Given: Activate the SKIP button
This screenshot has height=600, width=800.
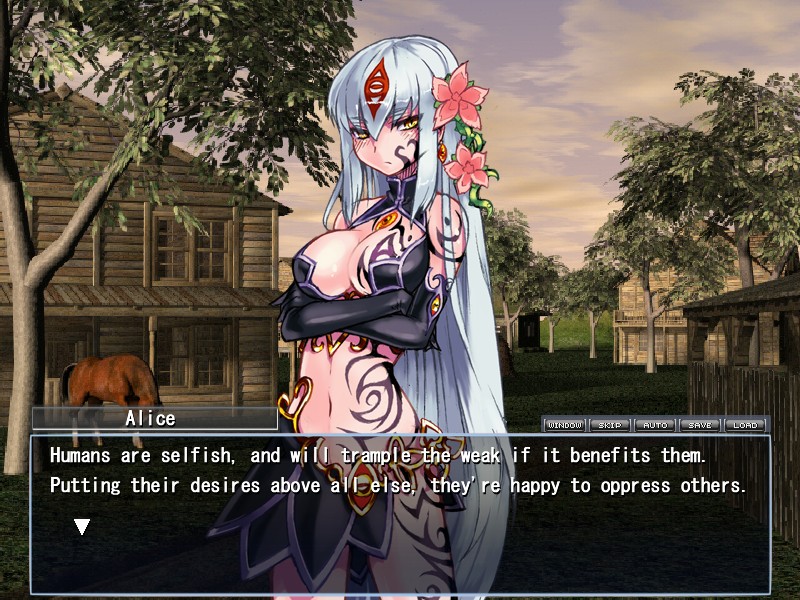Looking at the screenshot, I should pos(609,425).
